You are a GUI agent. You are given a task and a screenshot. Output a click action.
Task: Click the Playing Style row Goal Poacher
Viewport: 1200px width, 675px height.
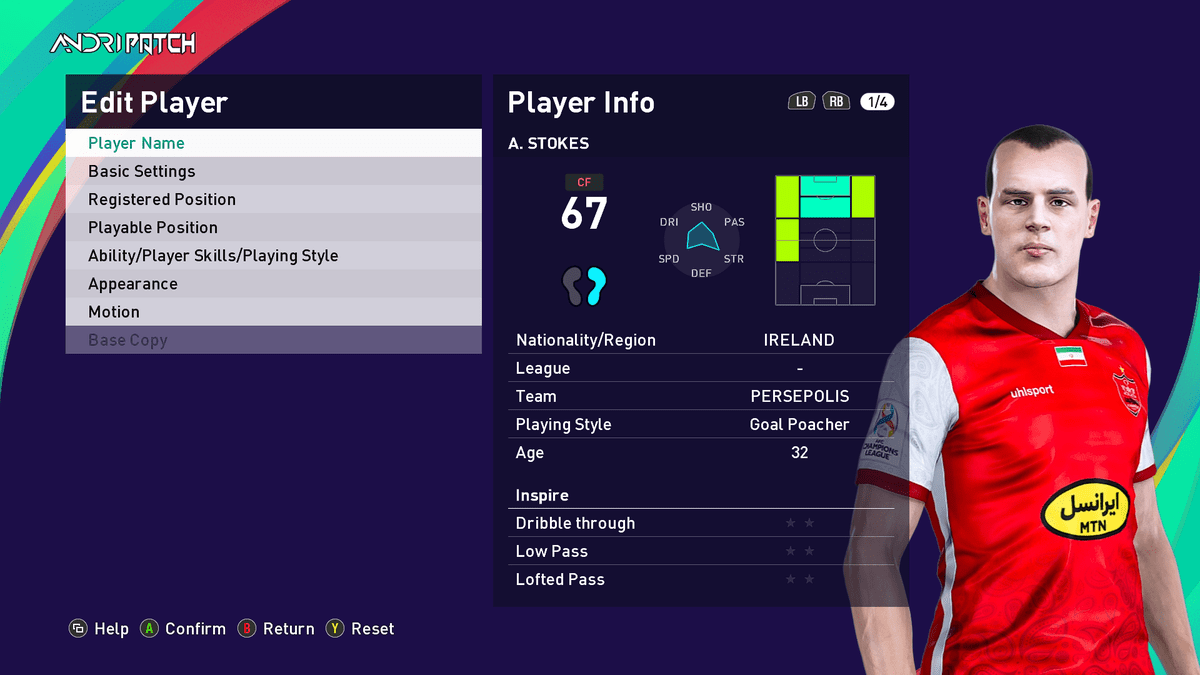[x=700, y=424]
